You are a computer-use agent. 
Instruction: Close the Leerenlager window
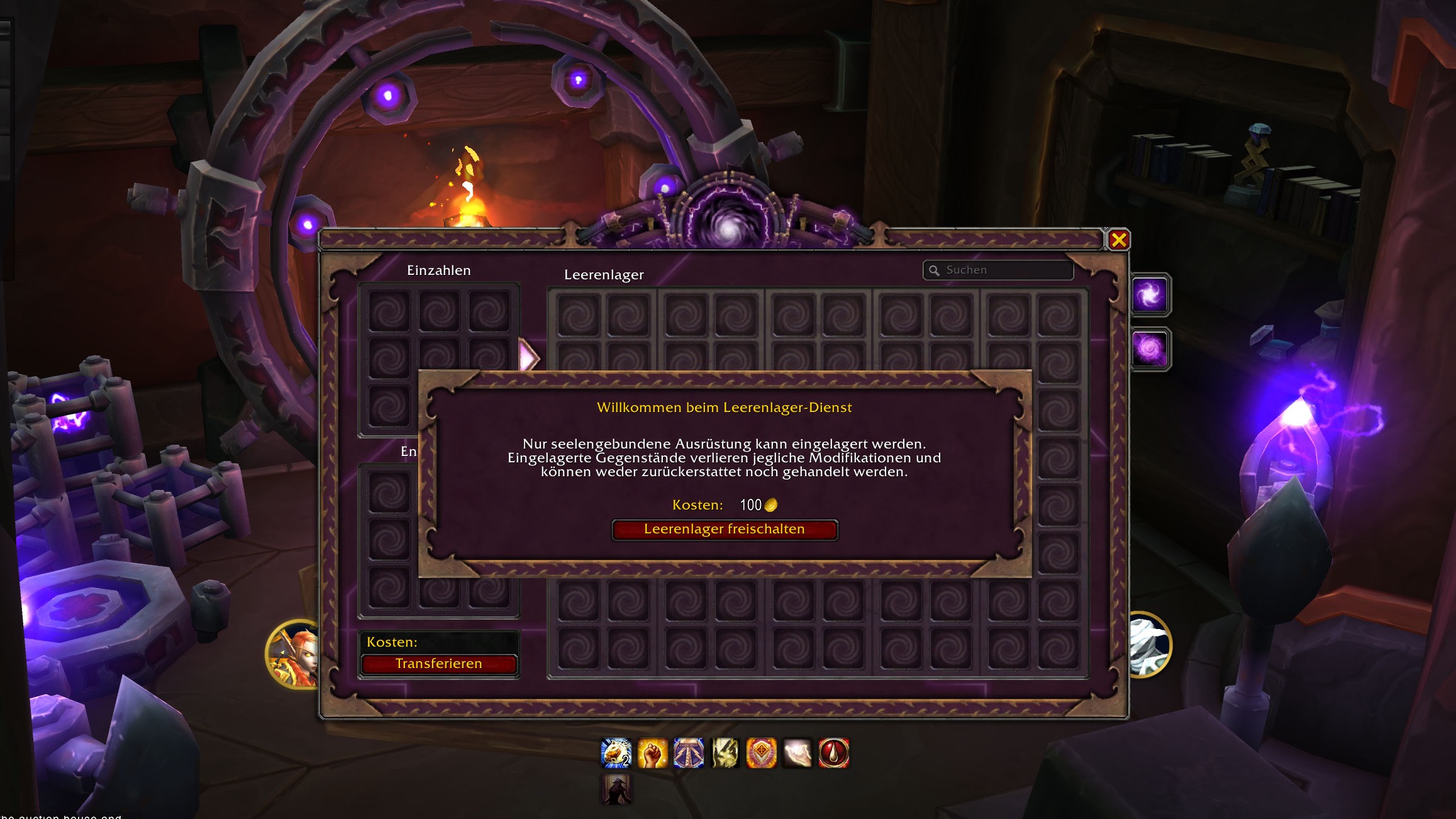1119,240
